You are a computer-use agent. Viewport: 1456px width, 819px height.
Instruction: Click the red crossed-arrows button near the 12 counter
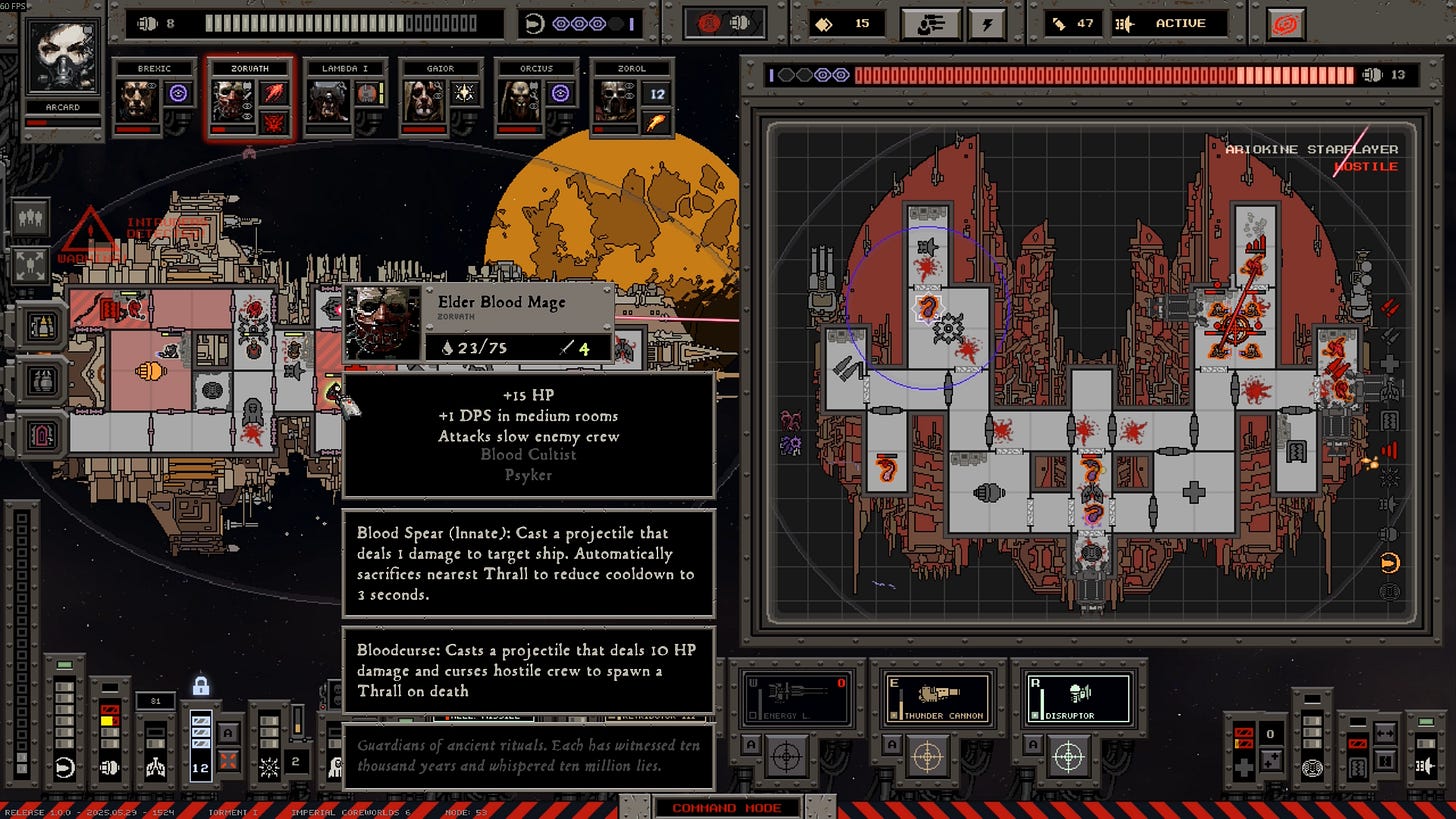(228, 760)
